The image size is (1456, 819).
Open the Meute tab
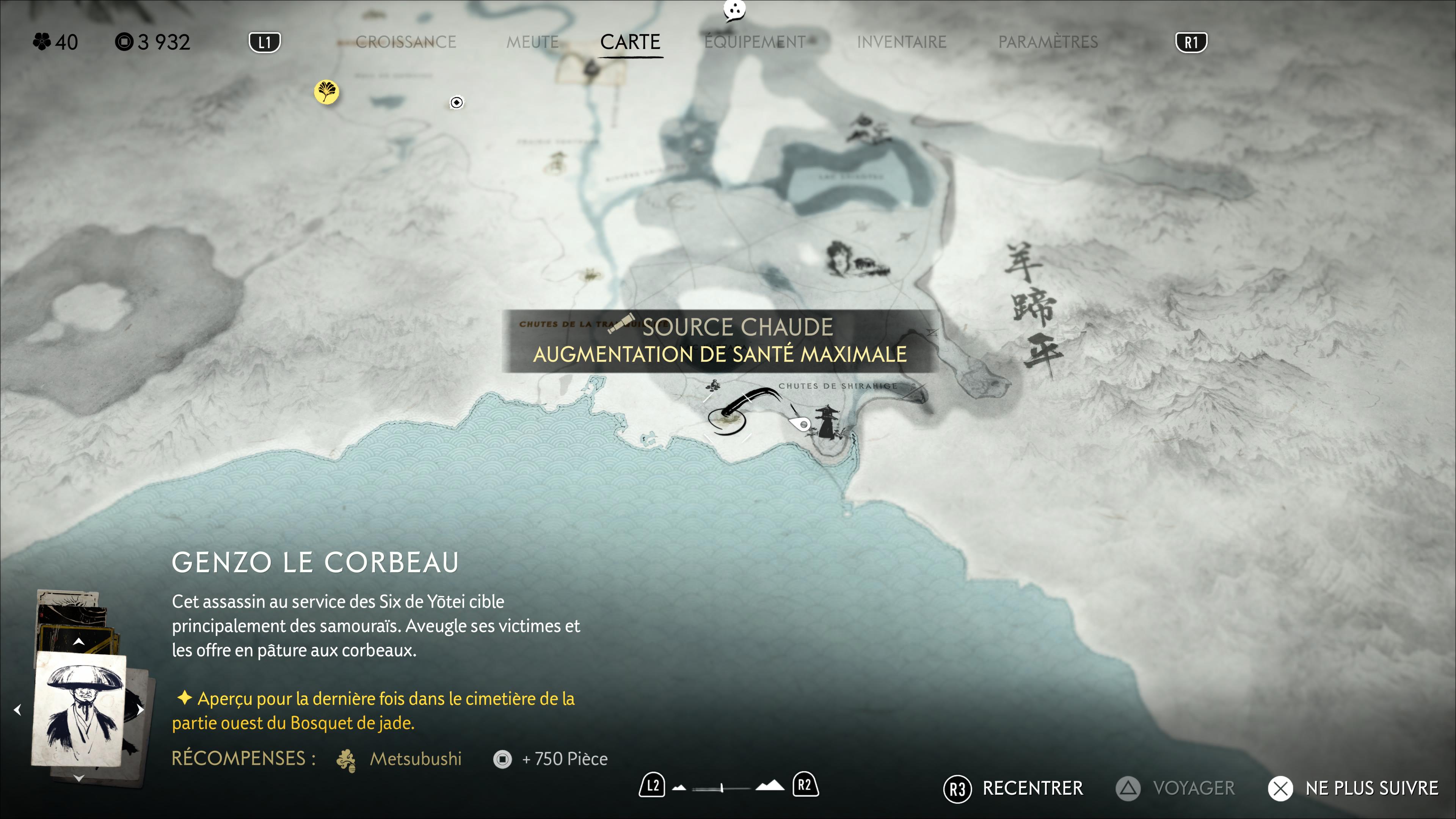click(x=532, y=42)
